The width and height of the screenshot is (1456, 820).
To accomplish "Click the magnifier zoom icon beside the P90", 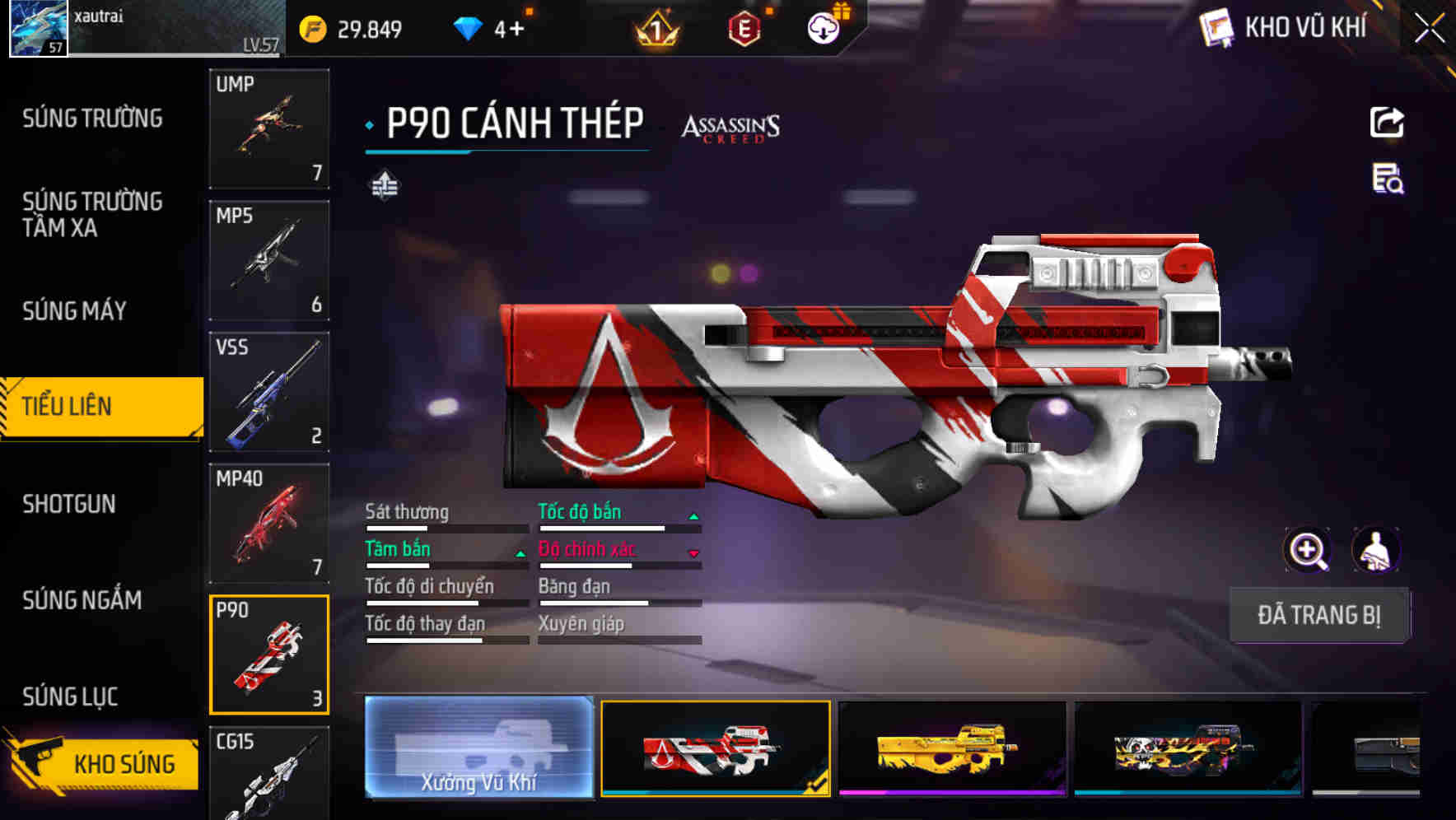I will 1308,550.
